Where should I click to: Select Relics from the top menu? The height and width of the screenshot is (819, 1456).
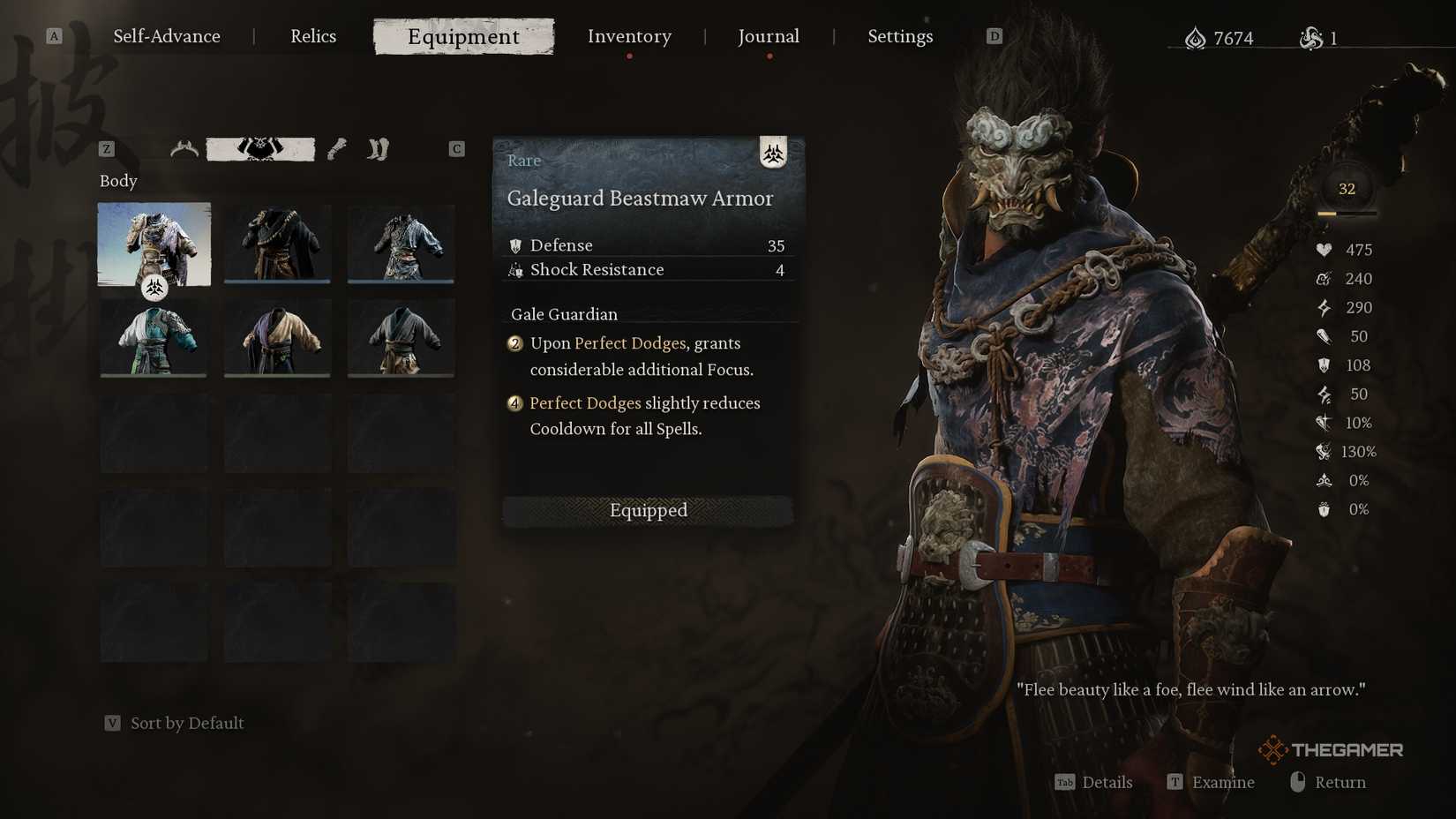(x=312, y=36)
